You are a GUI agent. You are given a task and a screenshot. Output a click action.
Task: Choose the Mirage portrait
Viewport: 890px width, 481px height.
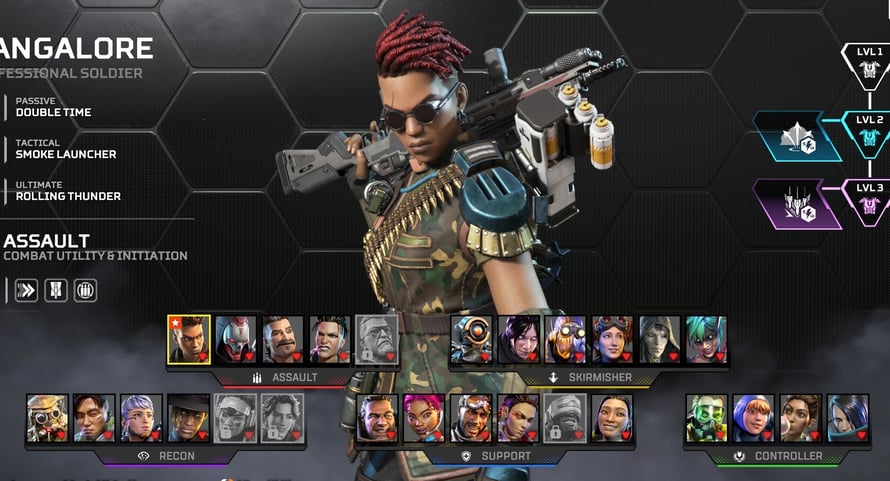(x=471, y=417)
